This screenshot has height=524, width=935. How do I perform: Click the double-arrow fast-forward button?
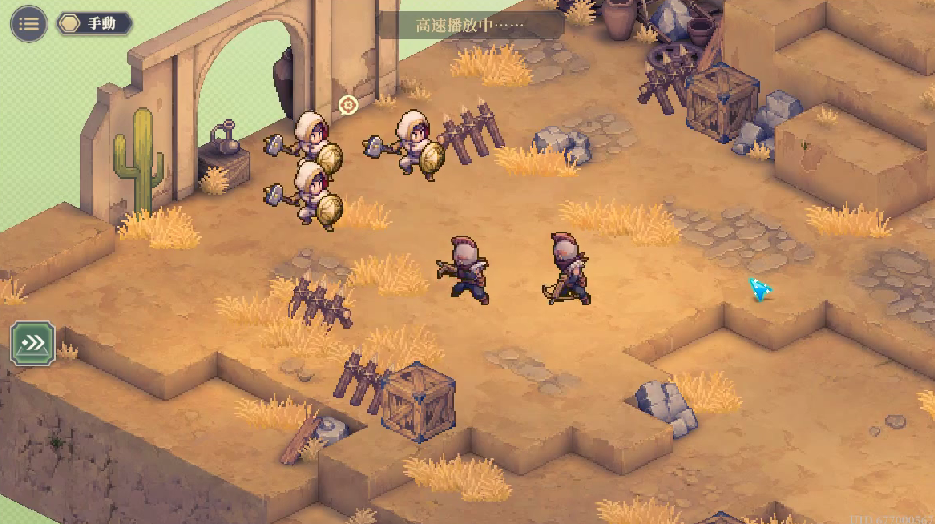(33, 344)
